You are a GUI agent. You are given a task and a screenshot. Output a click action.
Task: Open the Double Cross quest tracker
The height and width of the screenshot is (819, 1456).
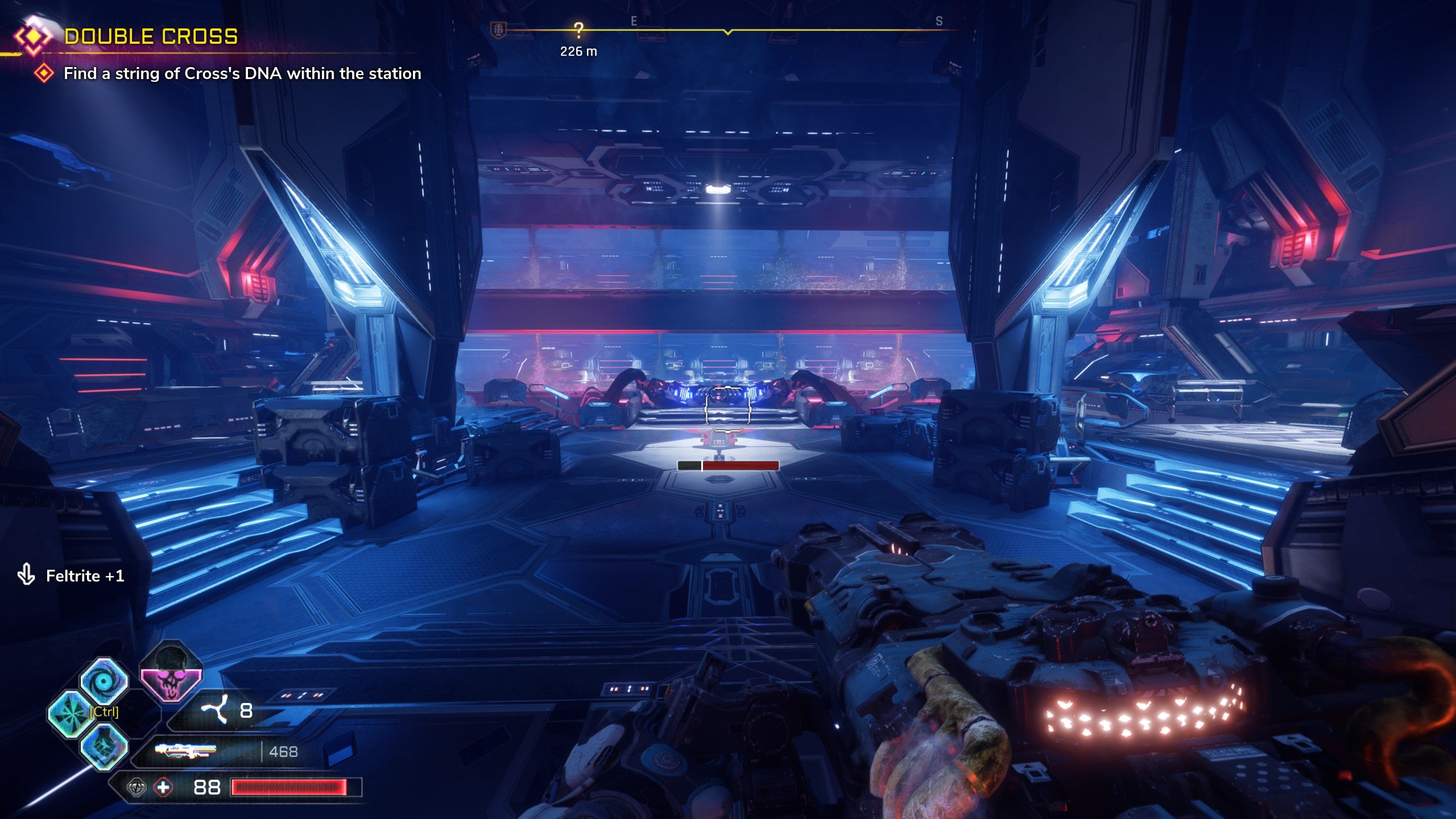(x=151, y=36)
